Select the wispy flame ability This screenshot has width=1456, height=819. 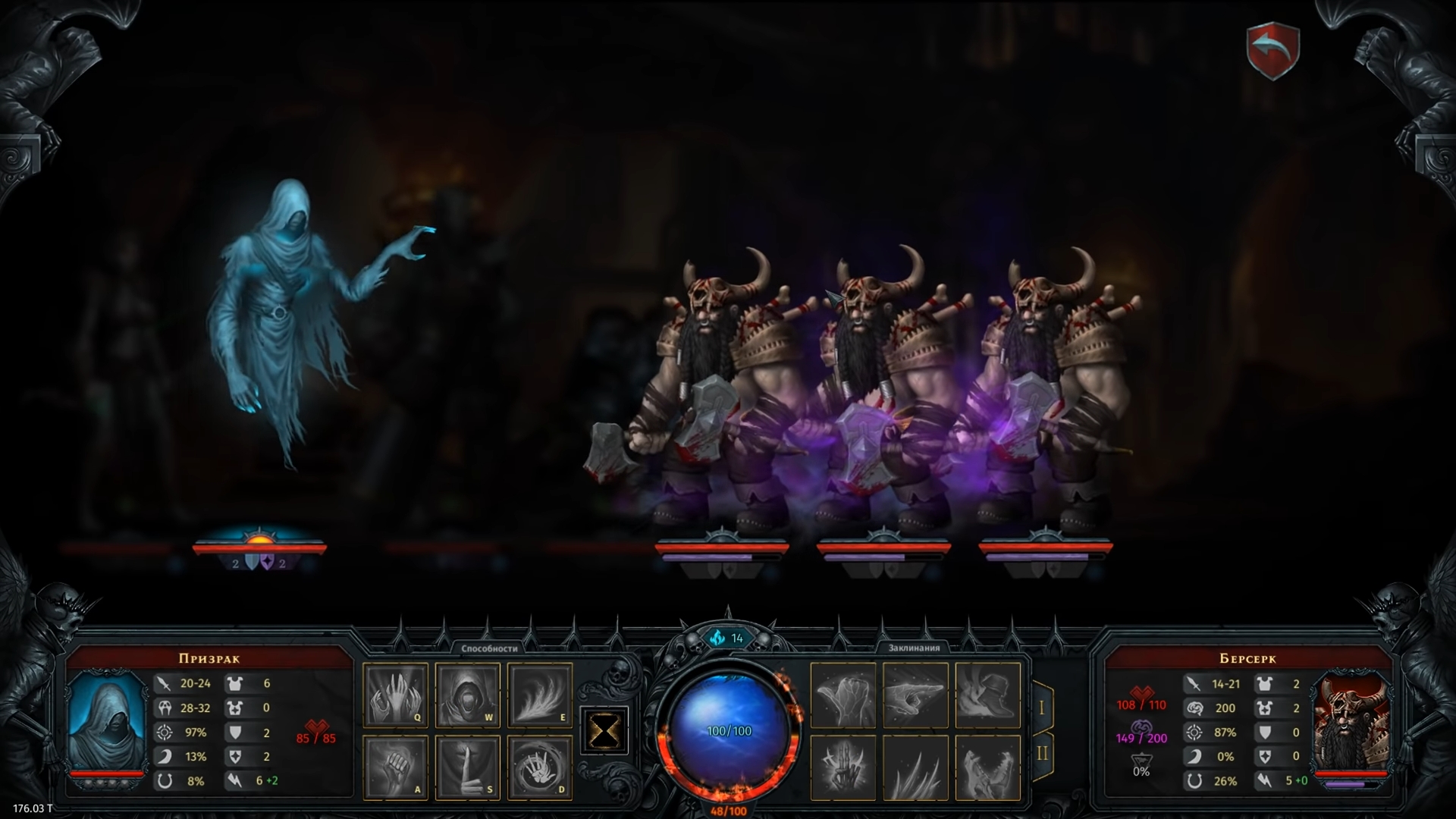(539, 695)
